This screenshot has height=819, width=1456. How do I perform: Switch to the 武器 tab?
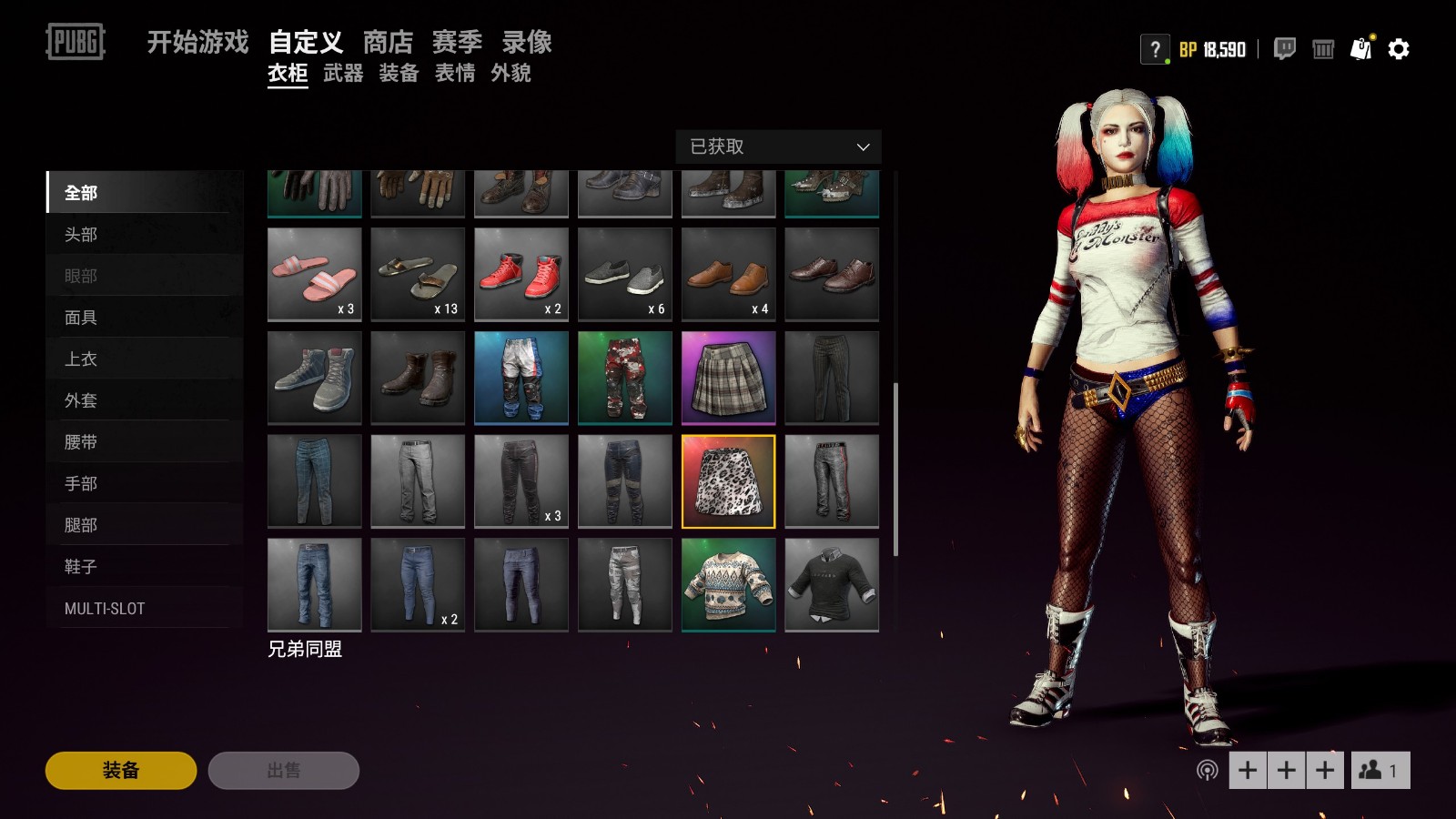[x=344, y=75]
